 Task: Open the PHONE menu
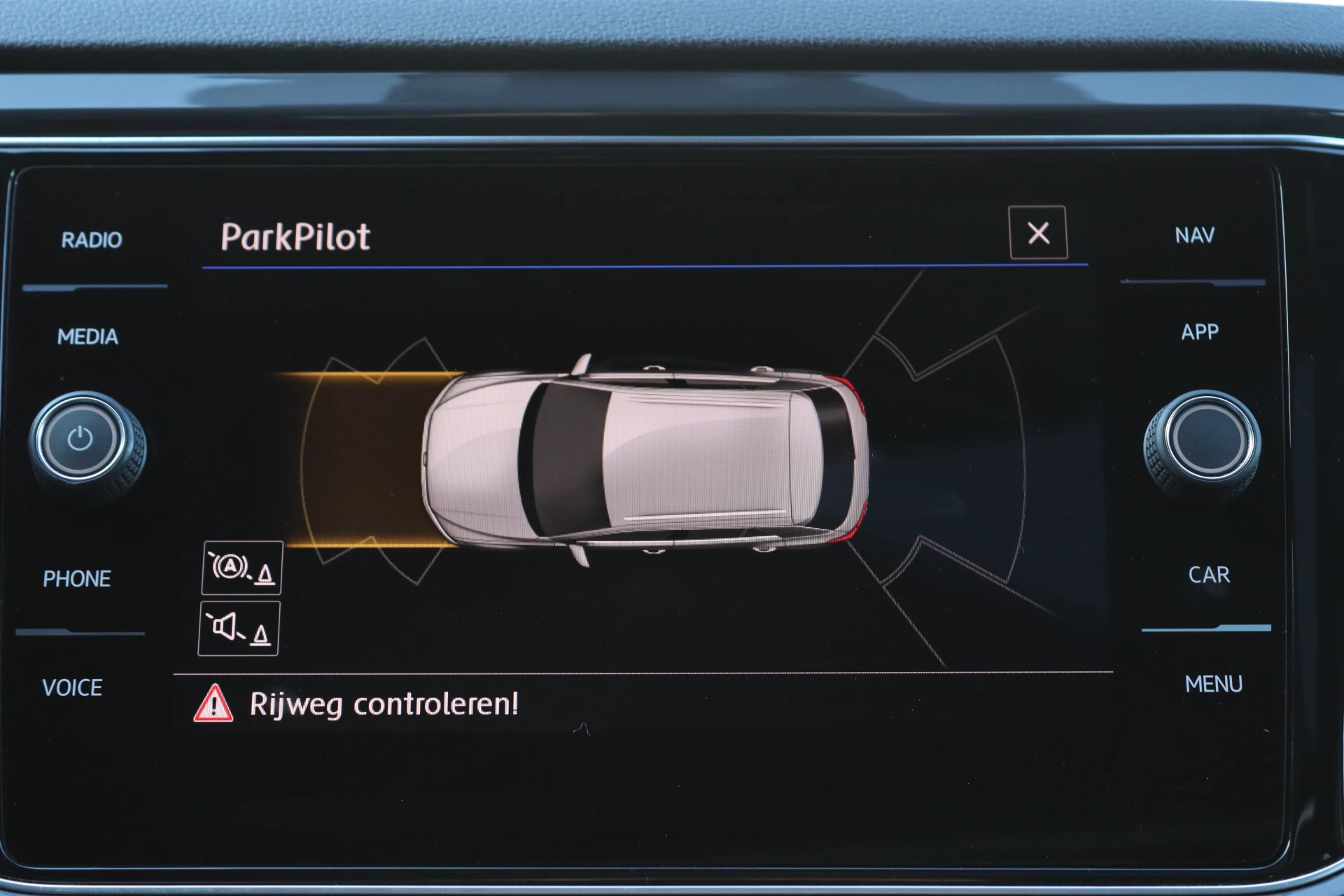click(x=77, y=579)
